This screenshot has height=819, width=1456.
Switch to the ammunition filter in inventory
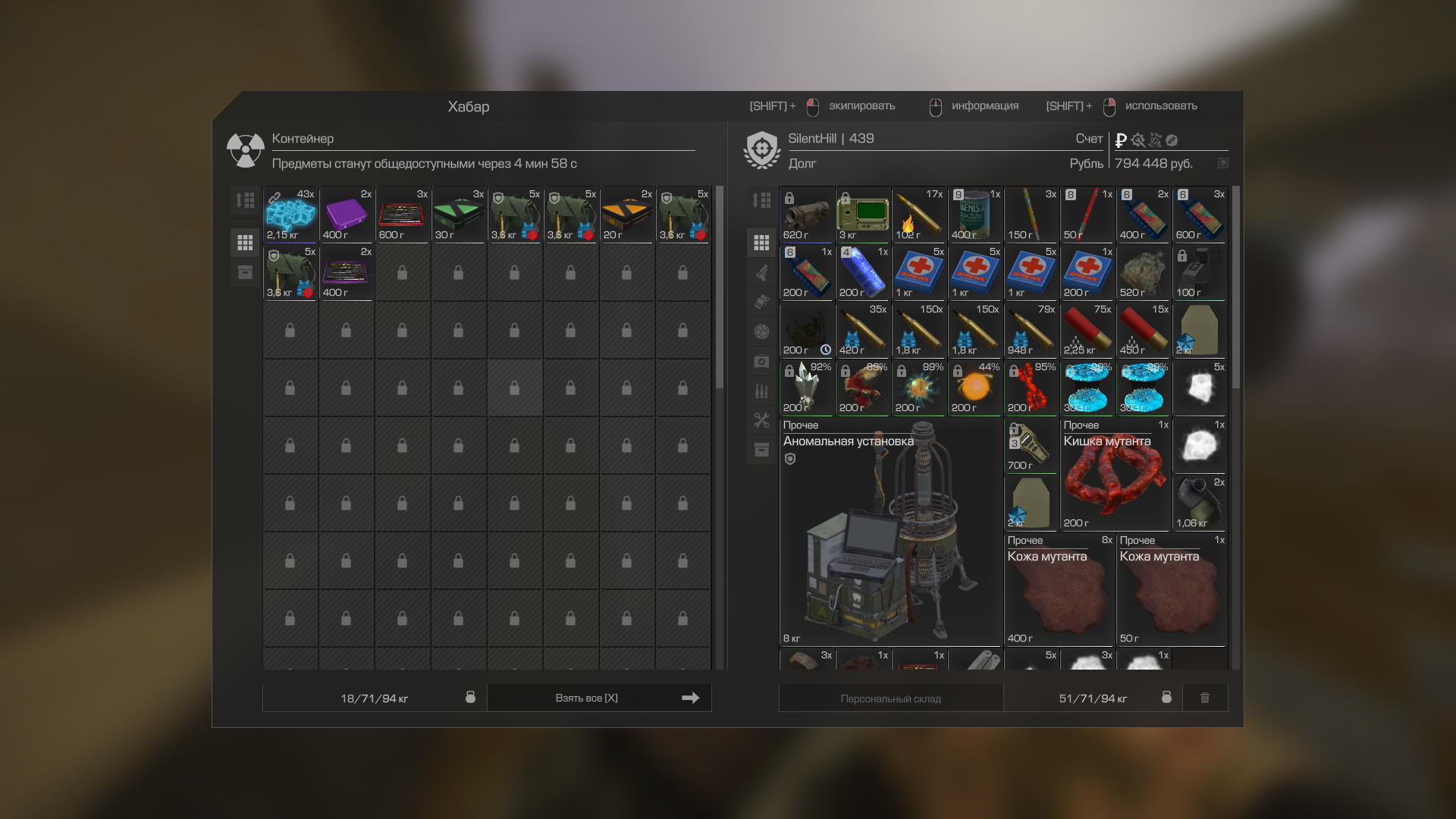pyautogui.click(x=761, y=391)
